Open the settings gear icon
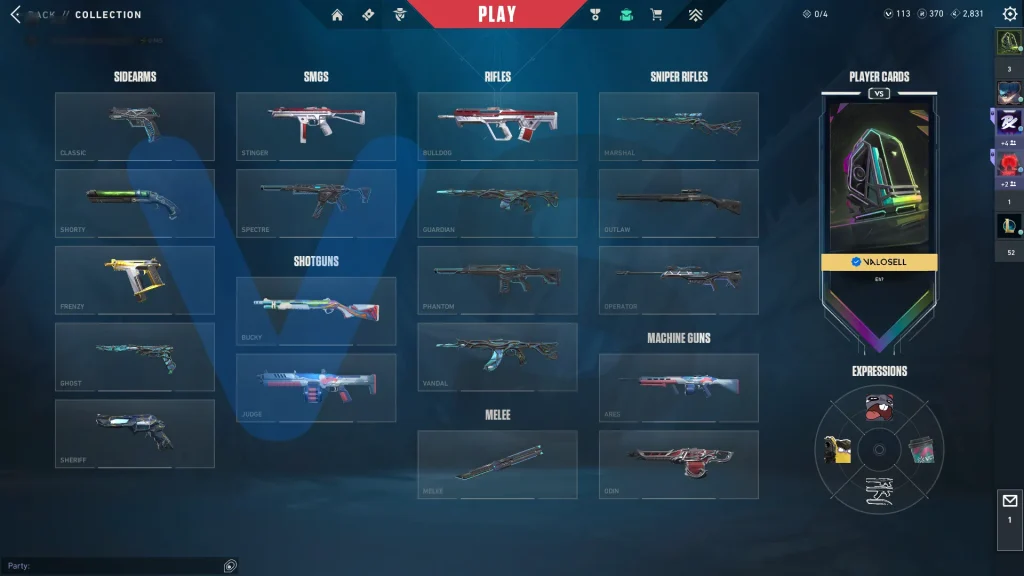Viewport: 1024px width, 576px height. [1009, 15]
